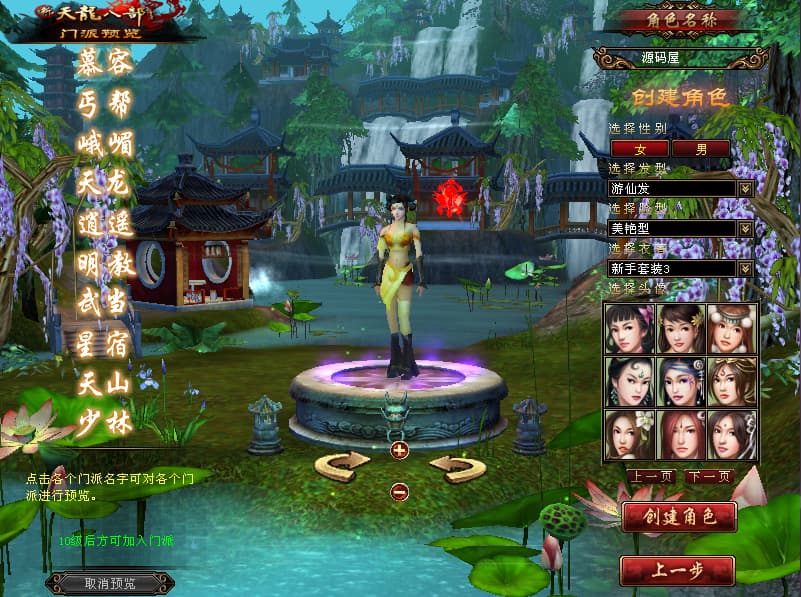Open the outfit dropdown showing 新手套装3
This screenshot has width=801, height=597.
coord(745,268)
